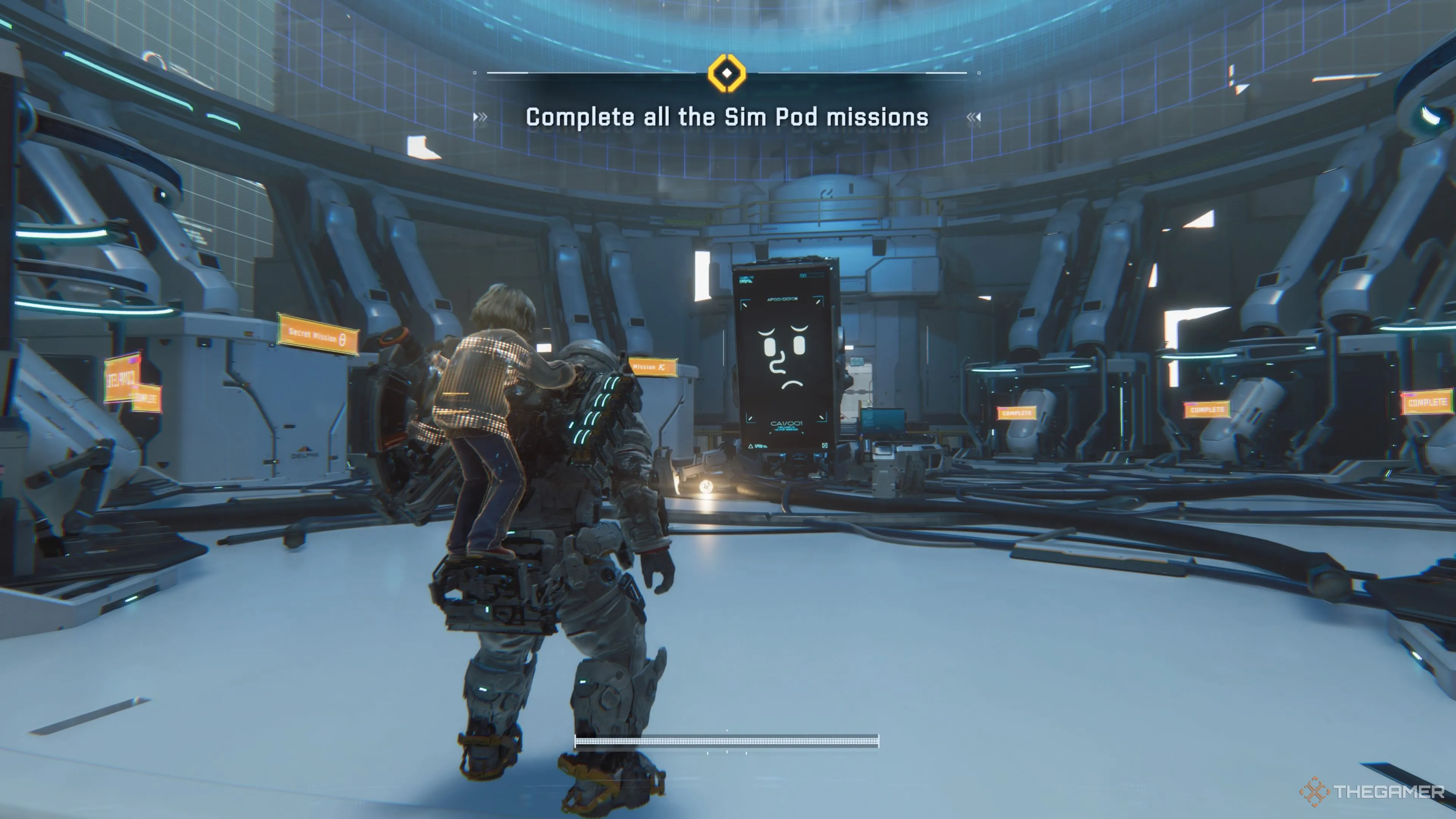
Task: Click the yellow objective marker icon
Action: tap(727, 73)
